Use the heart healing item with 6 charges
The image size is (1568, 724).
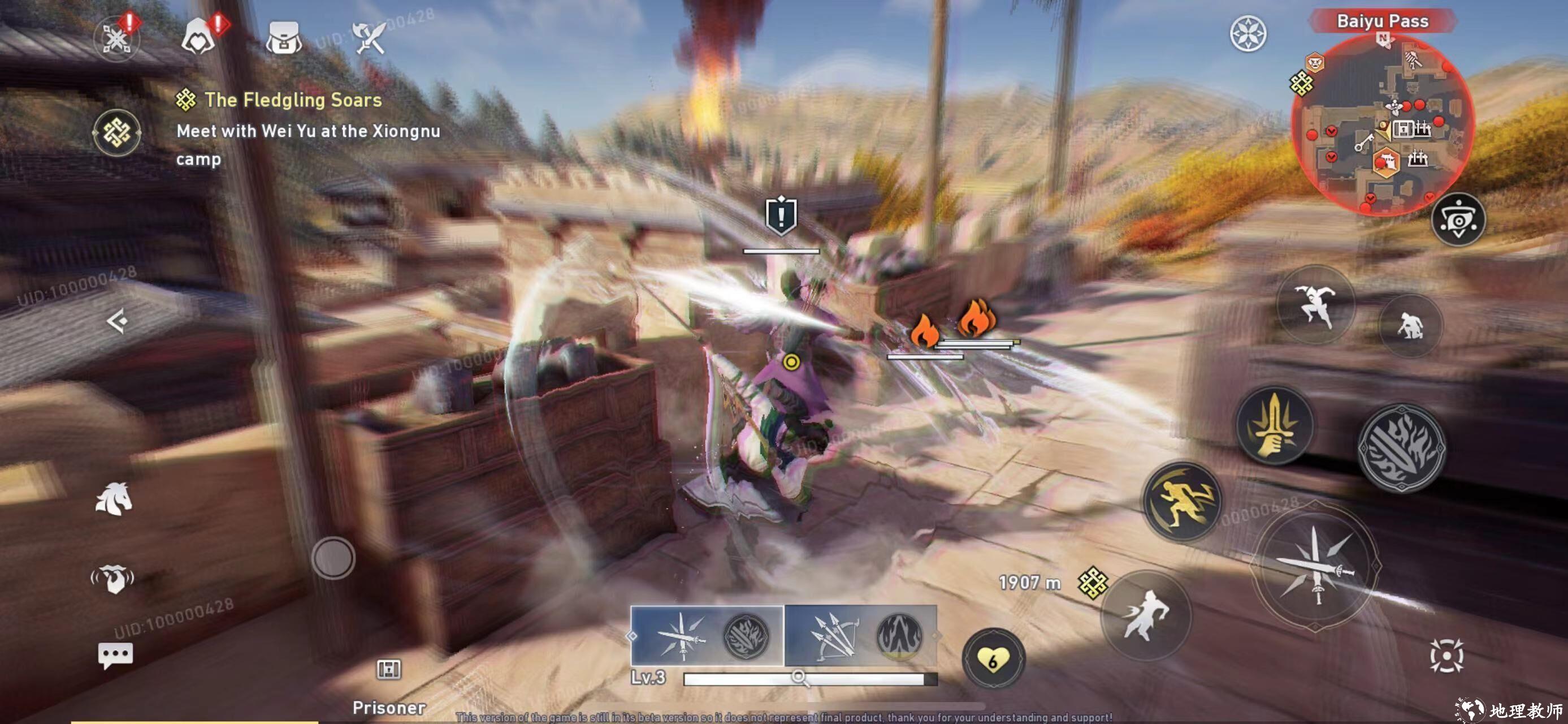pos(993,660)
